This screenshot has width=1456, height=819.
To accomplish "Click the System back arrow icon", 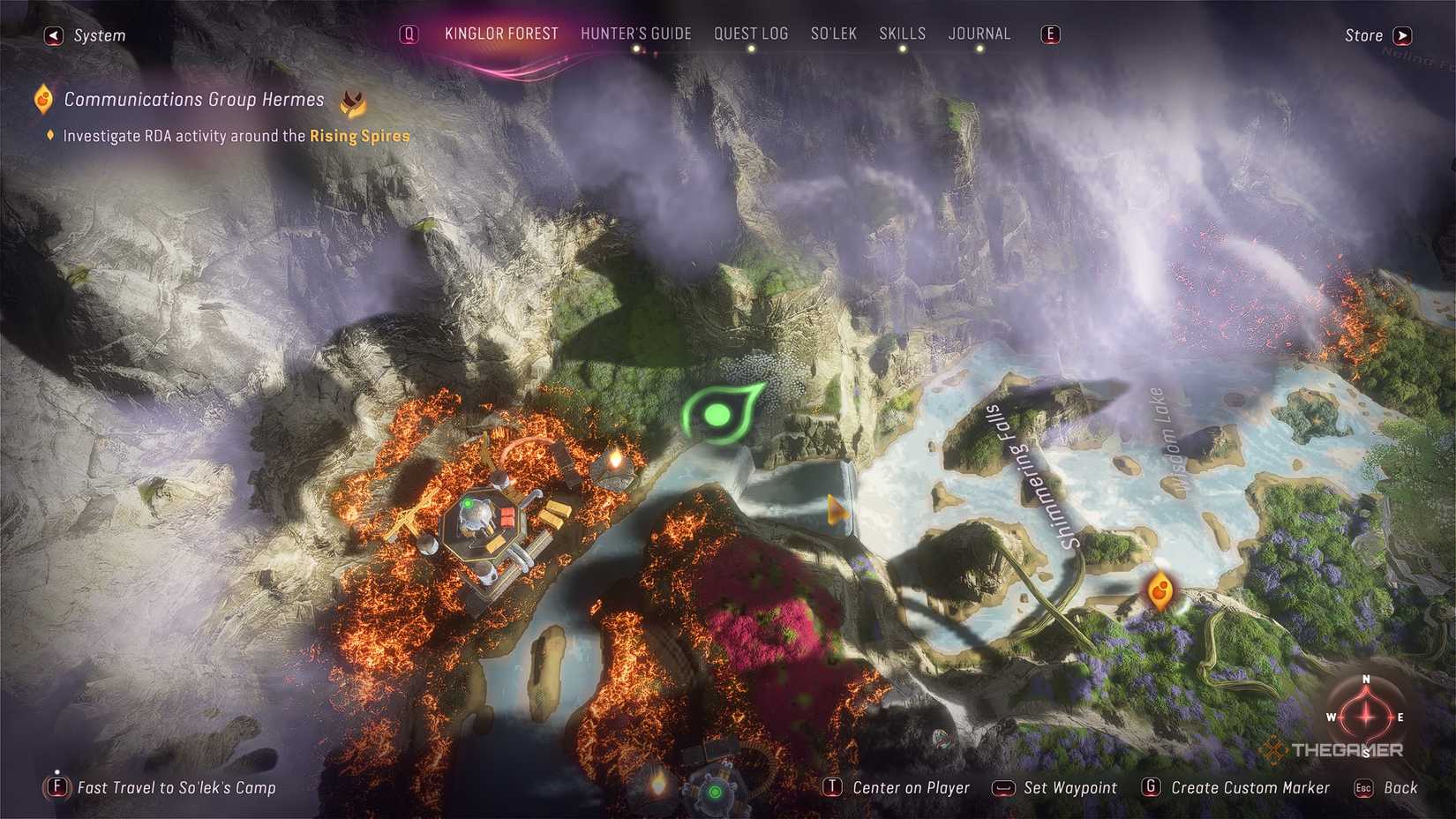I will (53, 35).
